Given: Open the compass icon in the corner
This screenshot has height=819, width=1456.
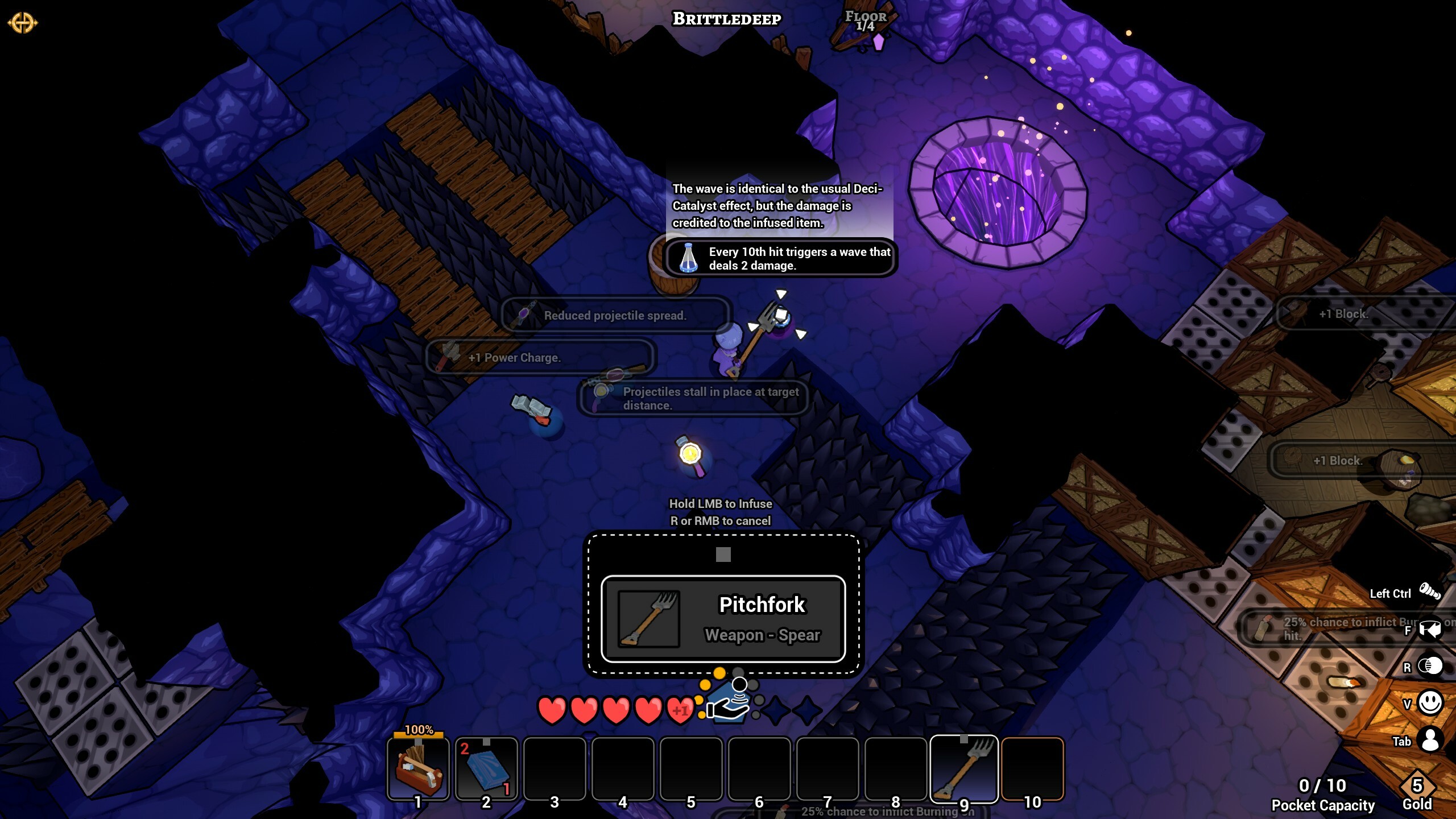Looking at the screenshot, I should click(x=22, y=23).
